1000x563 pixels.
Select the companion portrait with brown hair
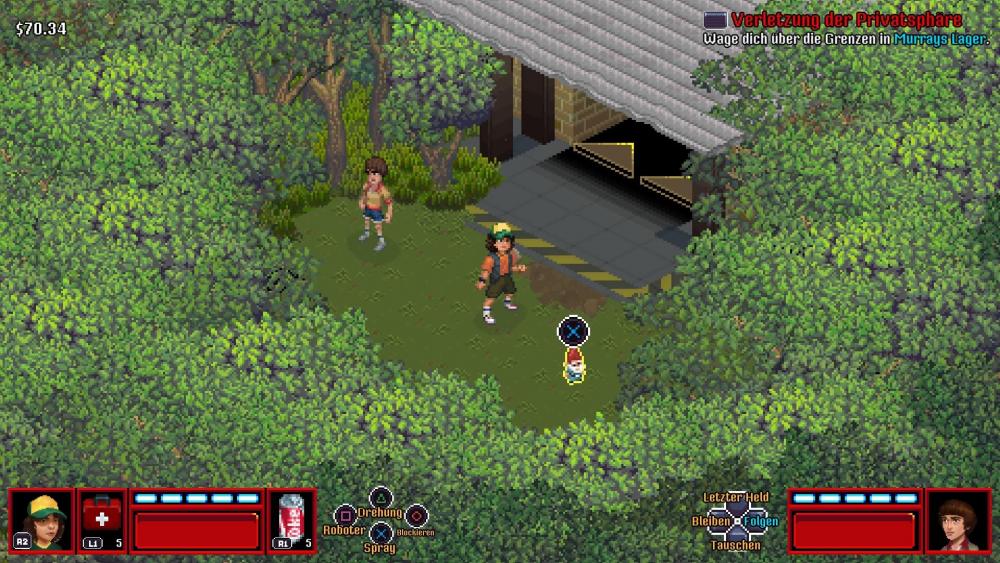958,520
